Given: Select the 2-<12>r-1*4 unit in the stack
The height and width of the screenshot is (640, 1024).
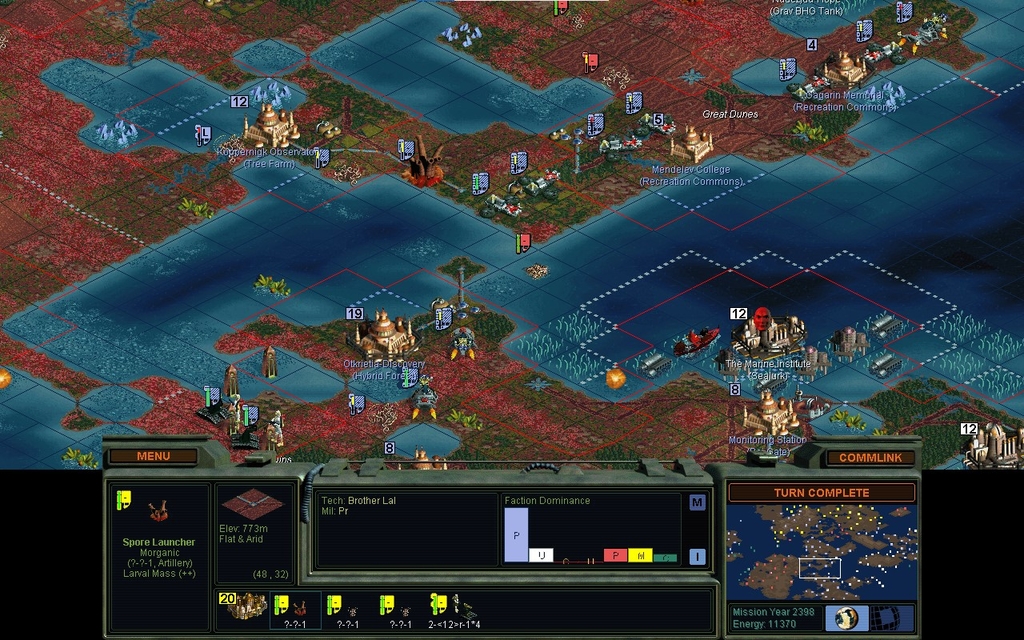Looking at the screenshot, I should click(455, 607).
